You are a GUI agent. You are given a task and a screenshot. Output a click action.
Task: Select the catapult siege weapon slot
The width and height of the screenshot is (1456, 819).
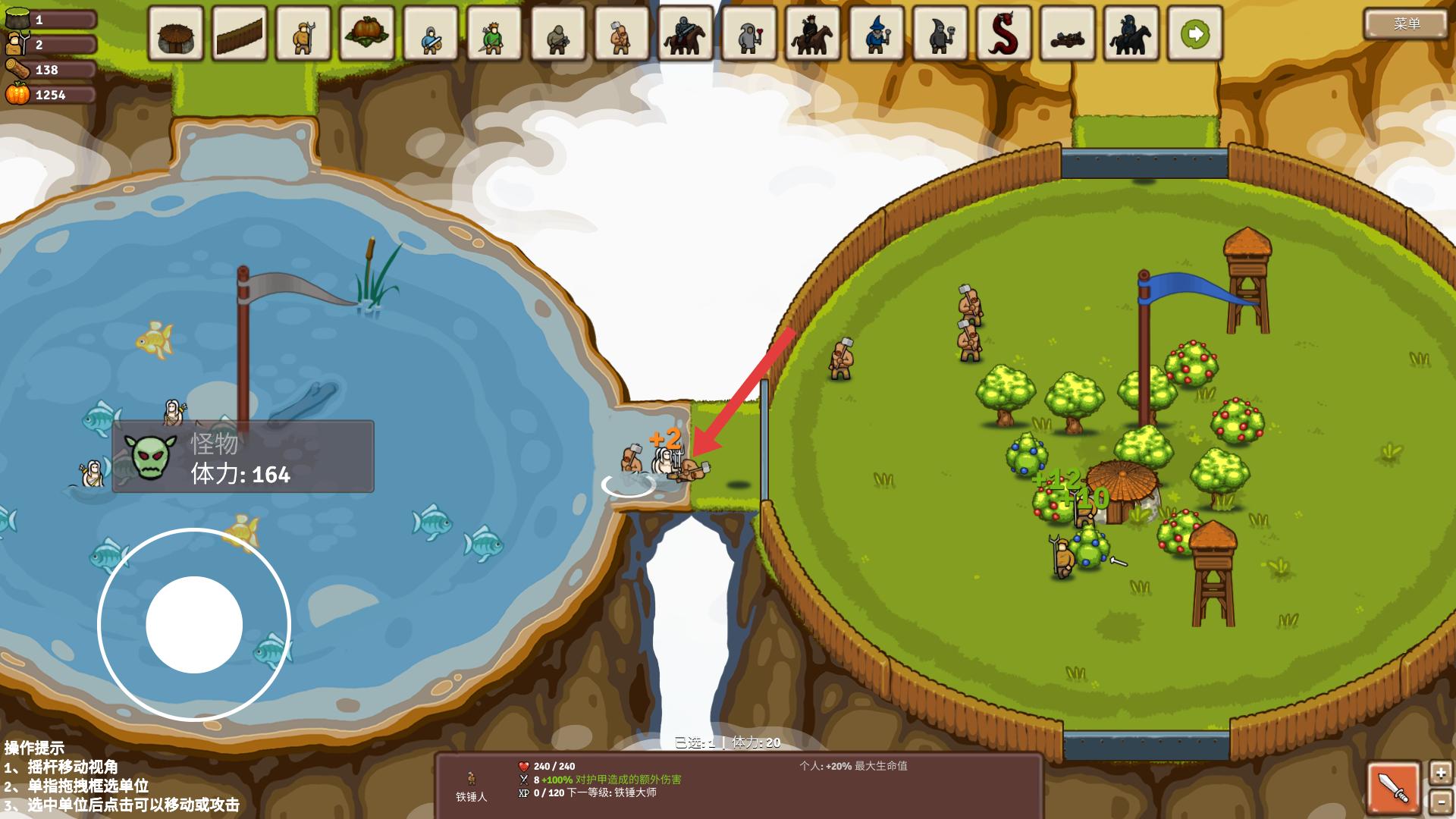1068,34
